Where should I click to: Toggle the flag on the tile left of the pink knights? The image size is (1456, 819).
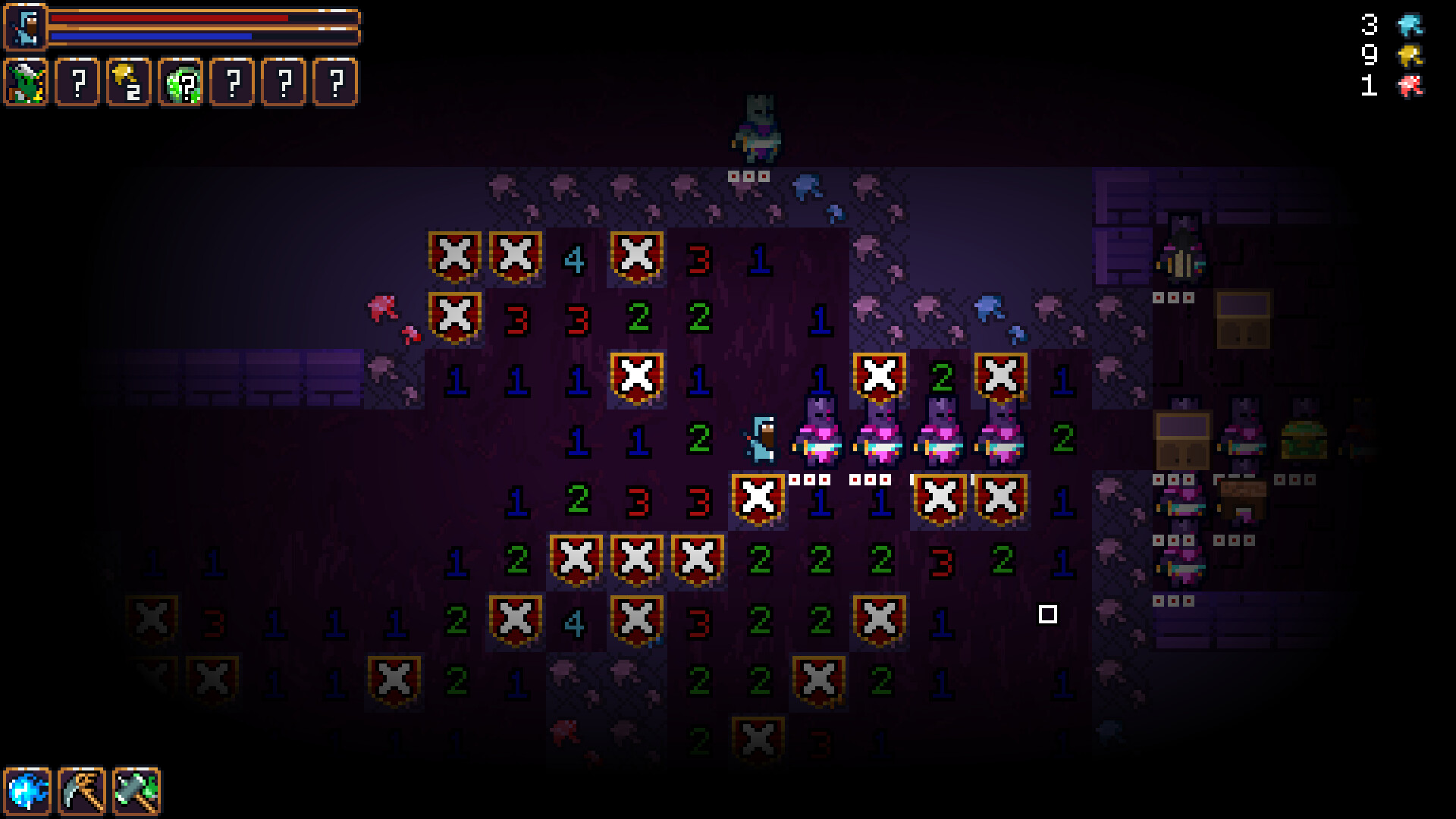pos(758,498)
